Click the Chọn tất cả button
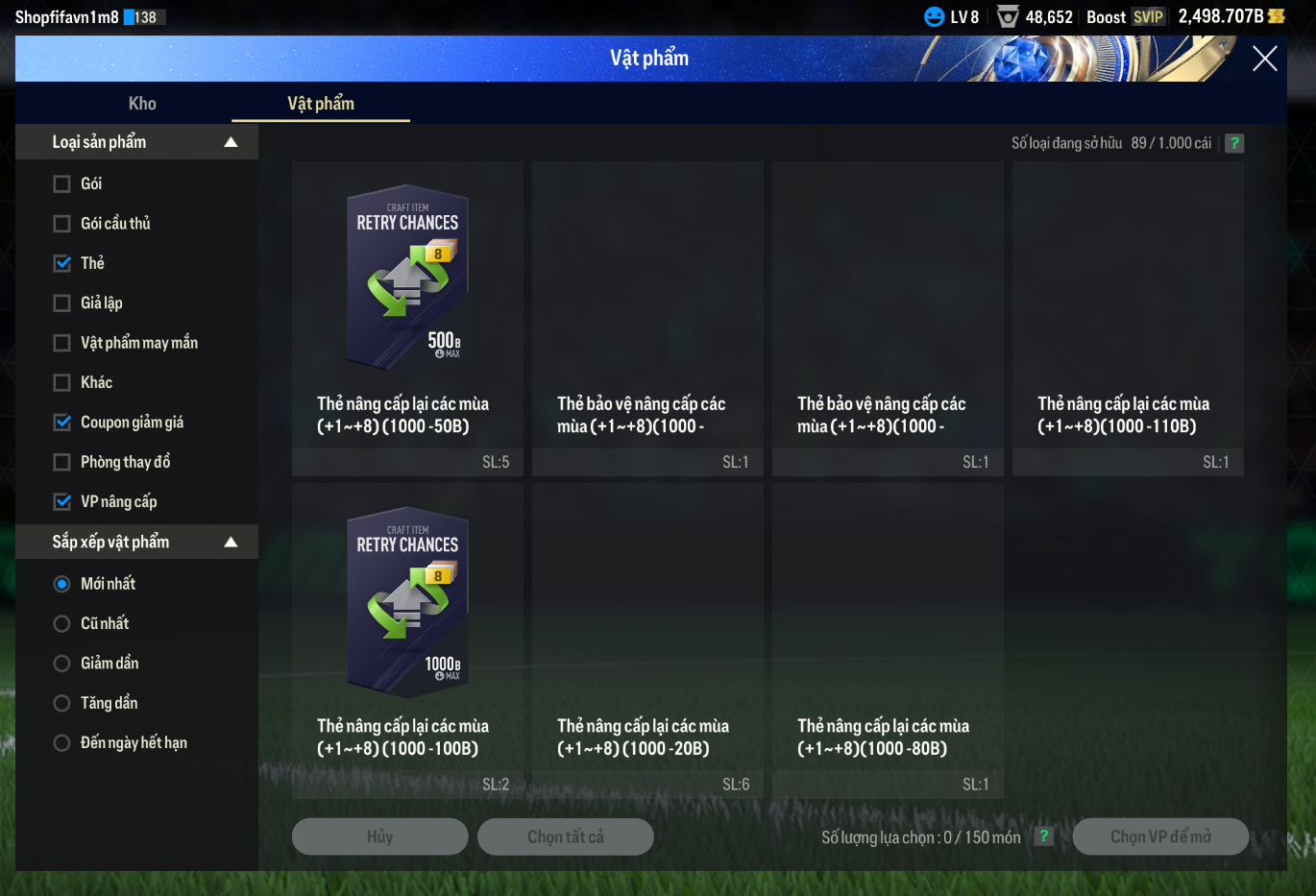This screenshot has height=896, width=1316. (565, 836)
